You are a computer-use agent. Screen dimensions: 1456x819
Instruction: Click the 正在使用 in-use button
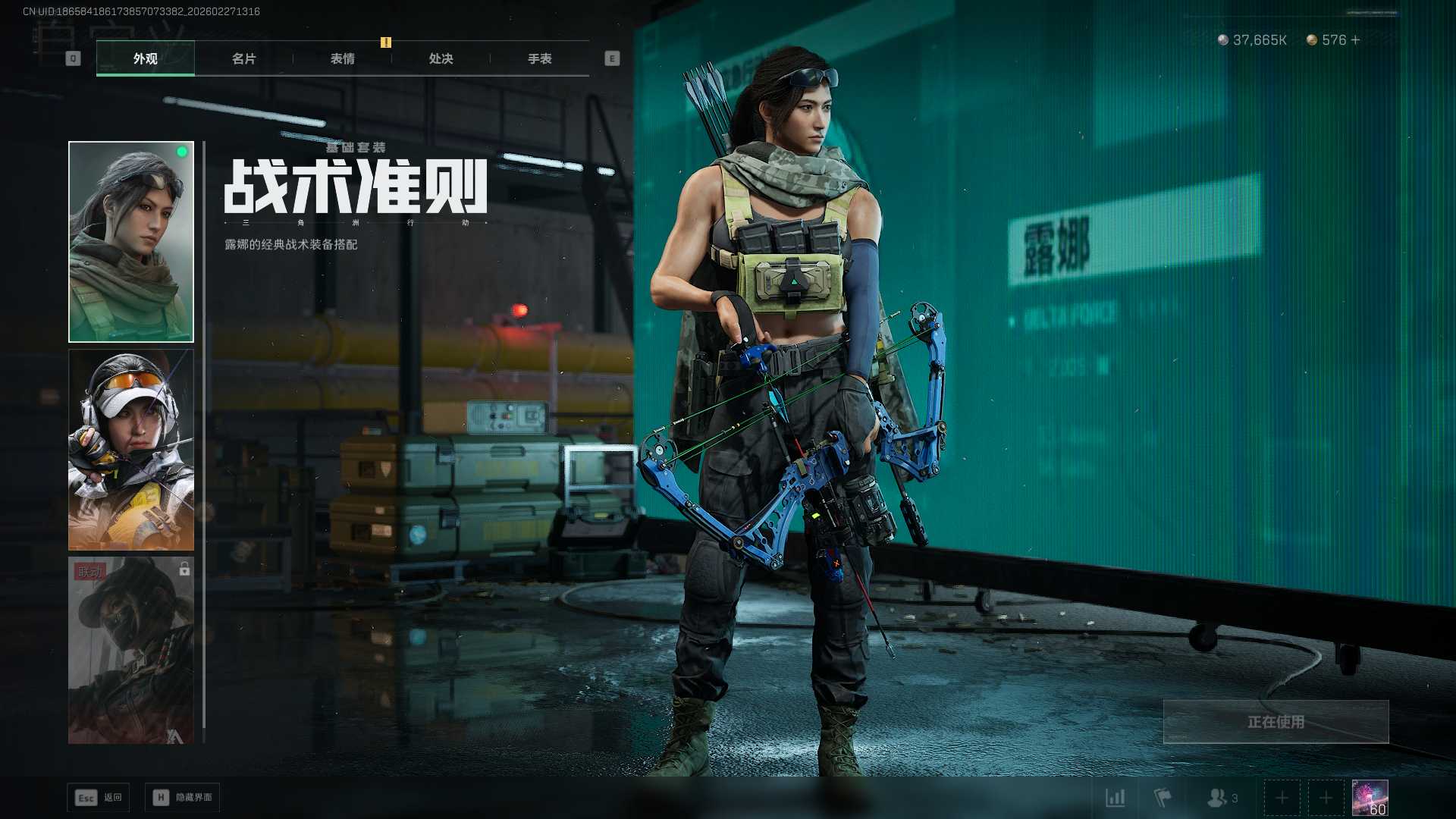[x=1276, y=721]
